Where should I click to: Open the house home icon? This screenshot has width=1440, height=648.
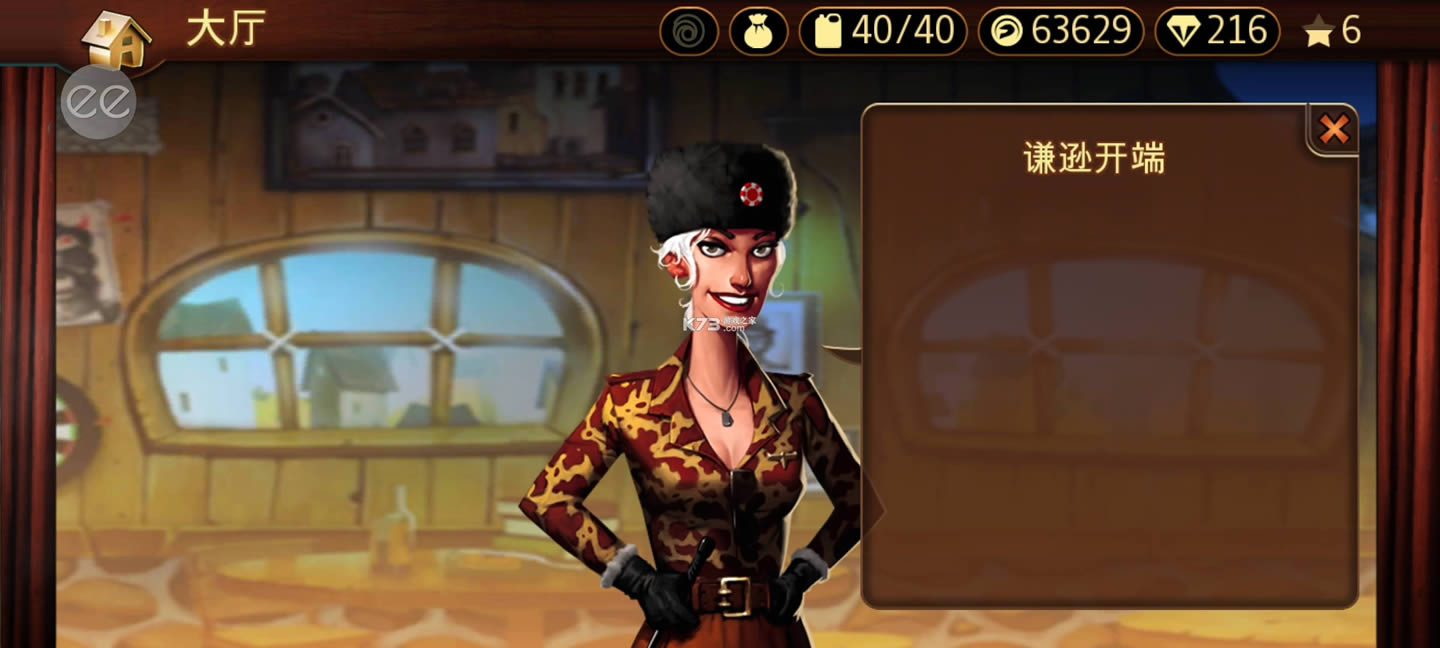(116, 39)
